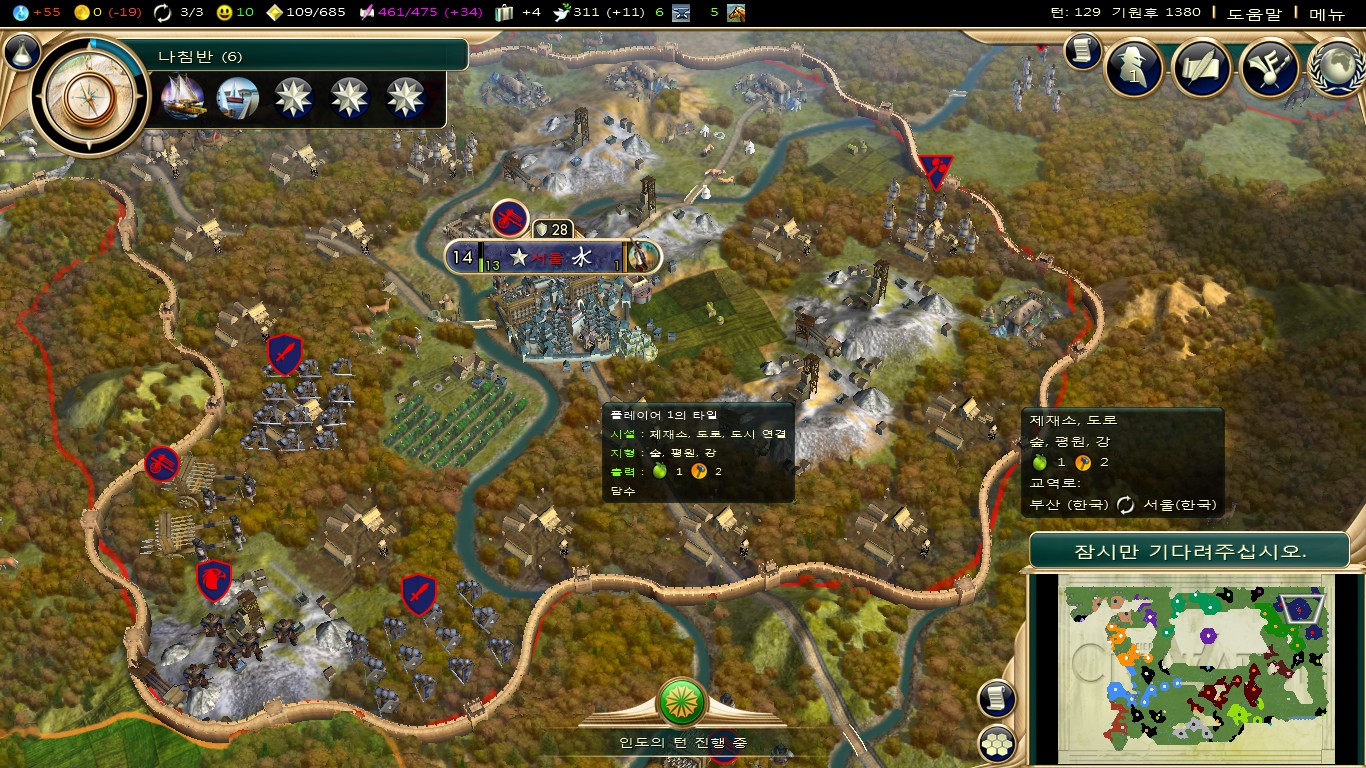Open the diplomacy overview icon
This screenshot has height=768, width=1366.
point(1269,67)
